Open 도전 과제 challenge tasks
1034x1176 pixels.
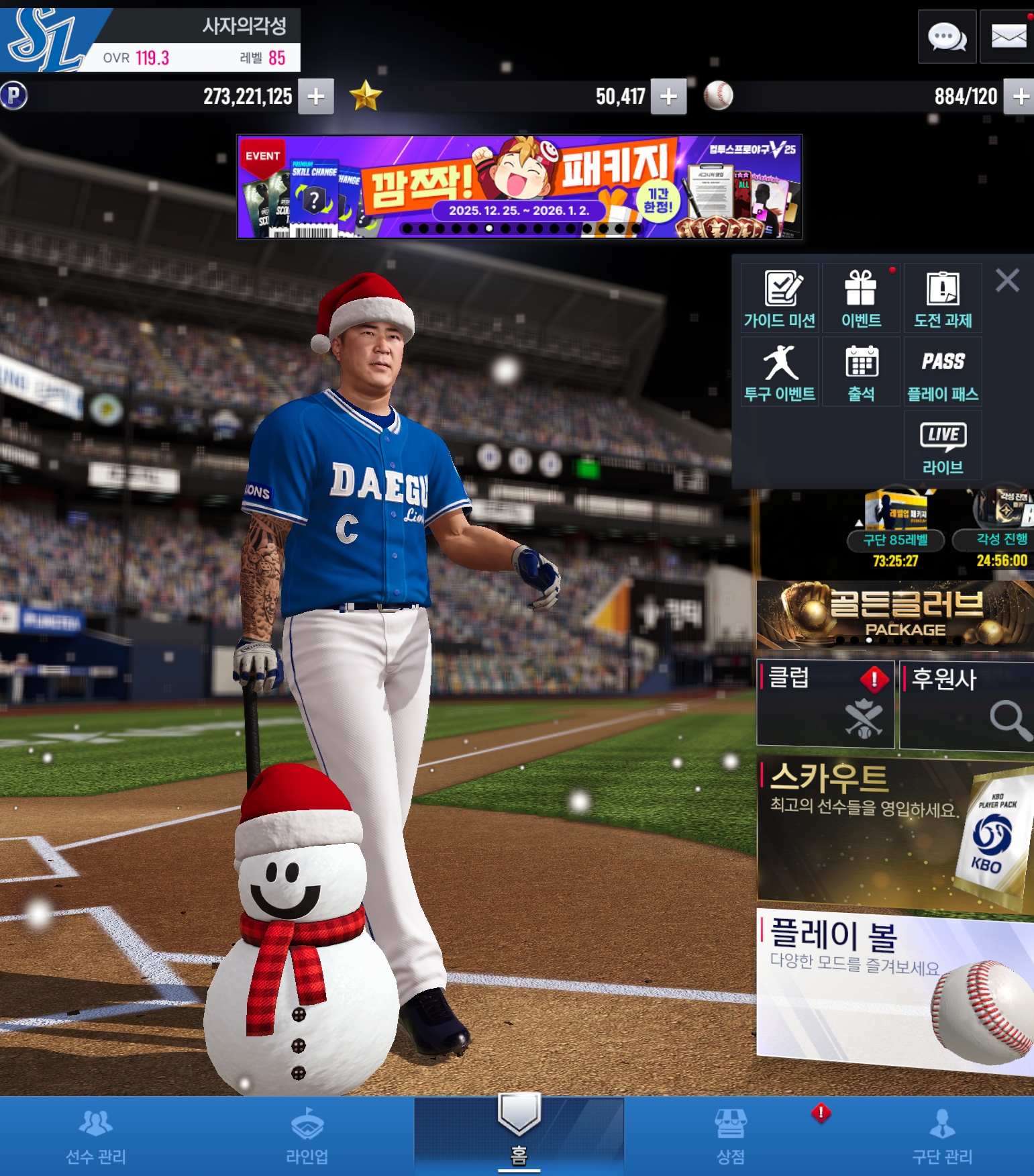tap(943, 299)
